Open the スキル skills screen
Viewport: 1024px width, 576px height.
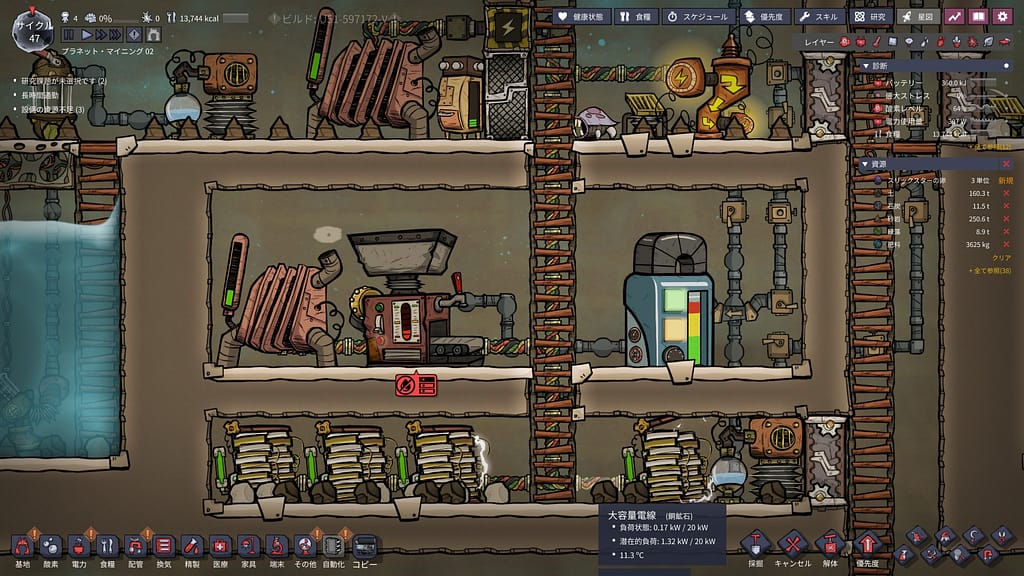(x=819, y=16)
